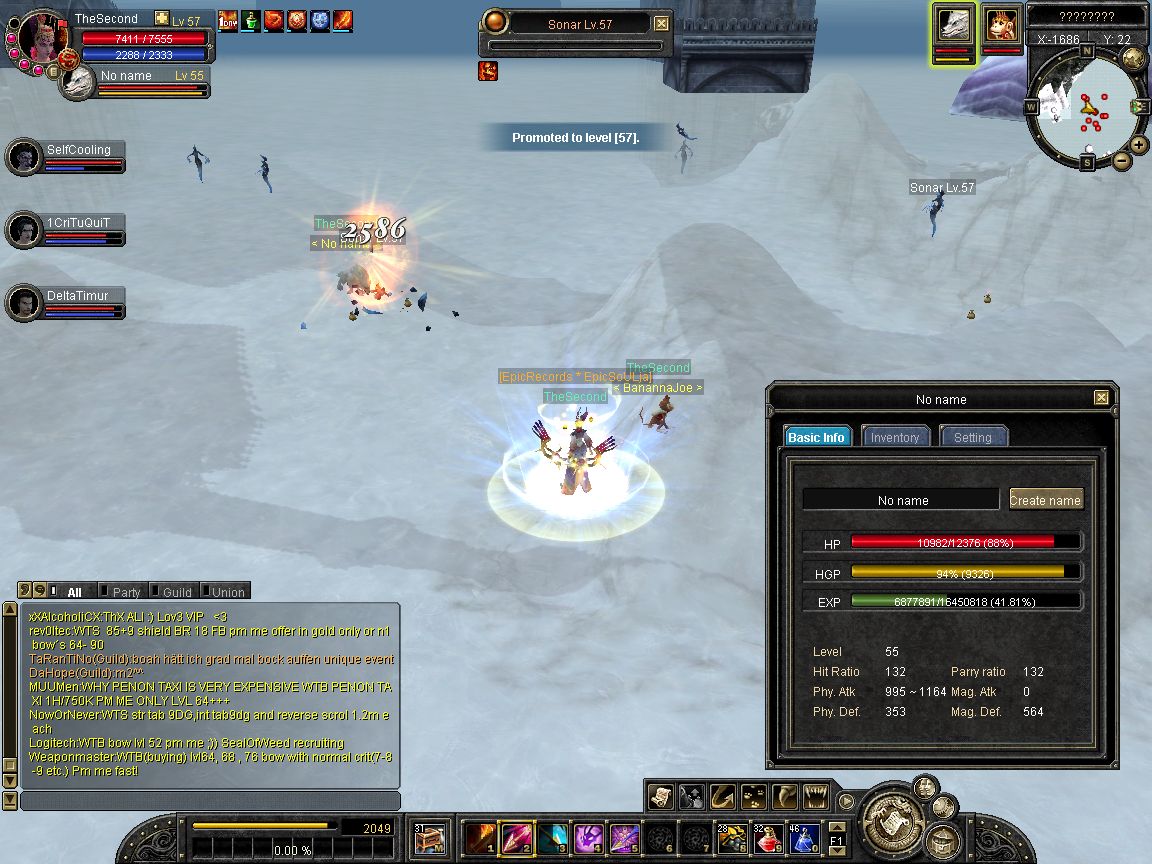
Task: Switch chat to the Guild tab
Action: [176, 592]
